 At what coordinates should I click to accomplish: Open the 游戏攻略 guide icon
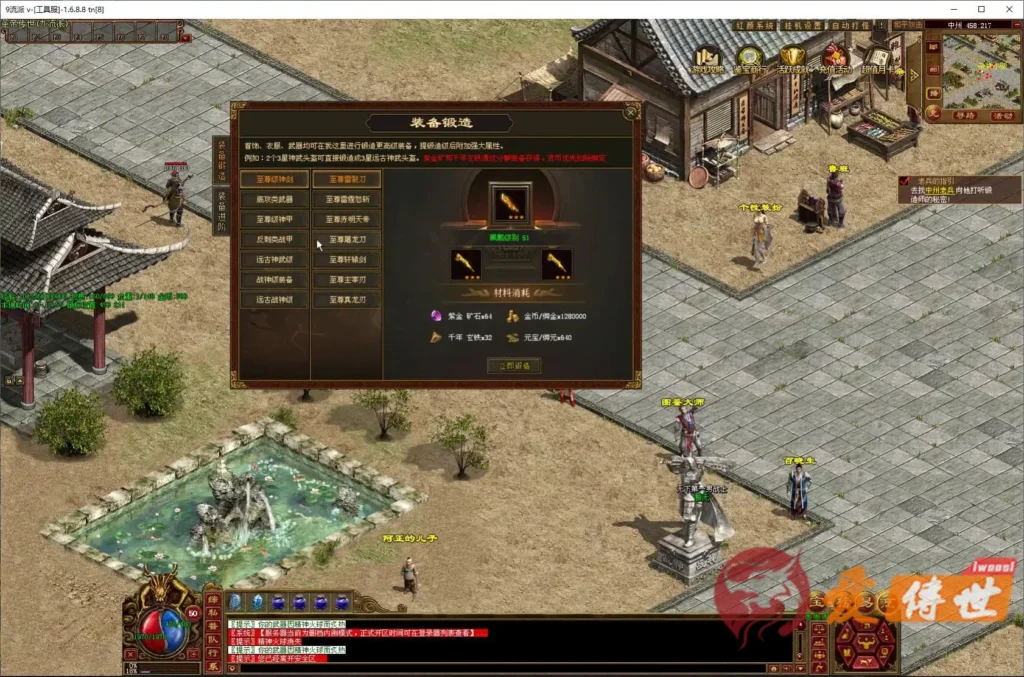pyautogui.click(x=709, y=61)
